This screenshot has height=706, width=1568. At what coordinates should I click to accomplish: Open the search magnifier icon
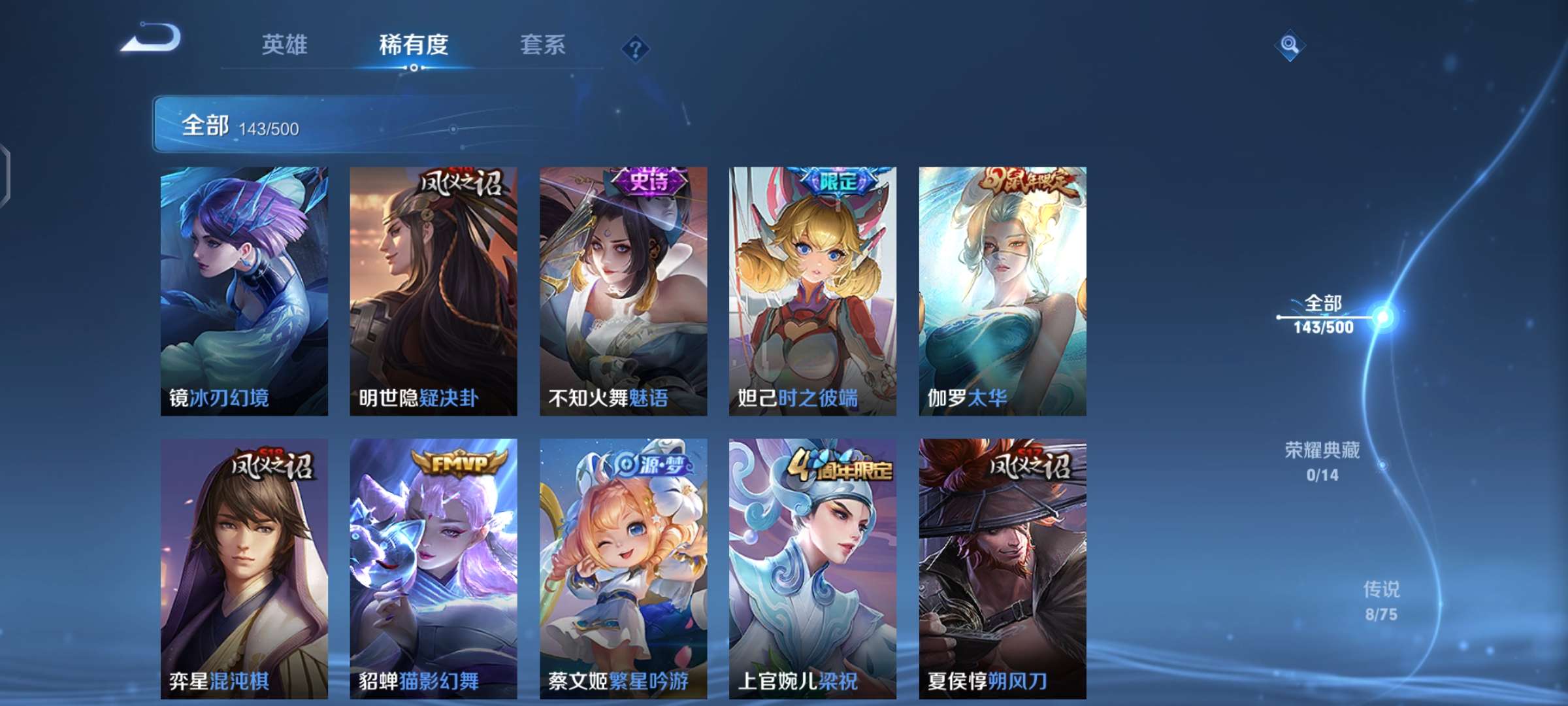pyautogui.click(x=1288, y=46)
